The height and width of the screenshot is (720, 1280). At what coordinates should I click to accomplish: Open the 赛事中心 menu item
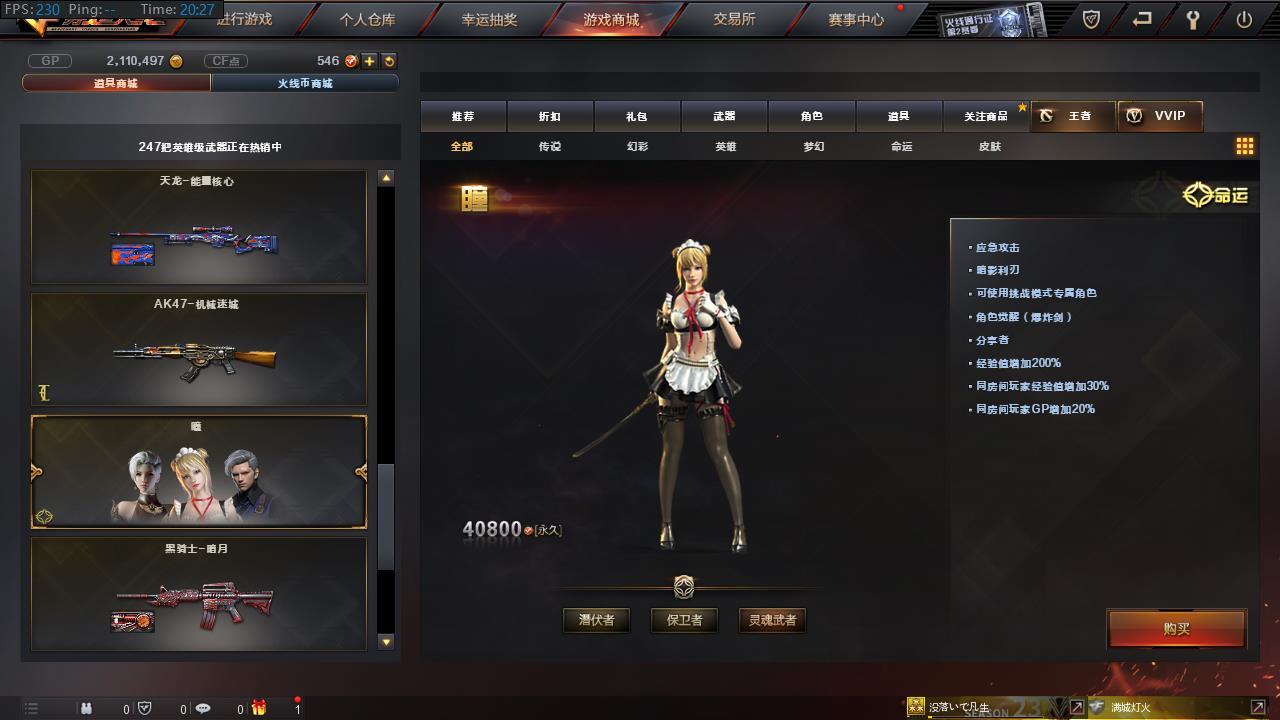click(x=854, y=19)
